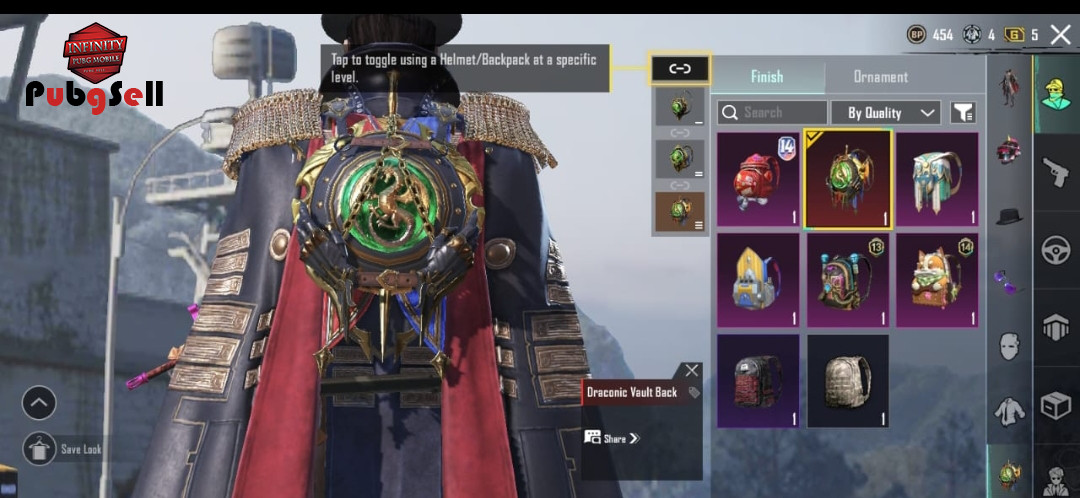Close the Draconic Vault Back info popup

(692, 371)
